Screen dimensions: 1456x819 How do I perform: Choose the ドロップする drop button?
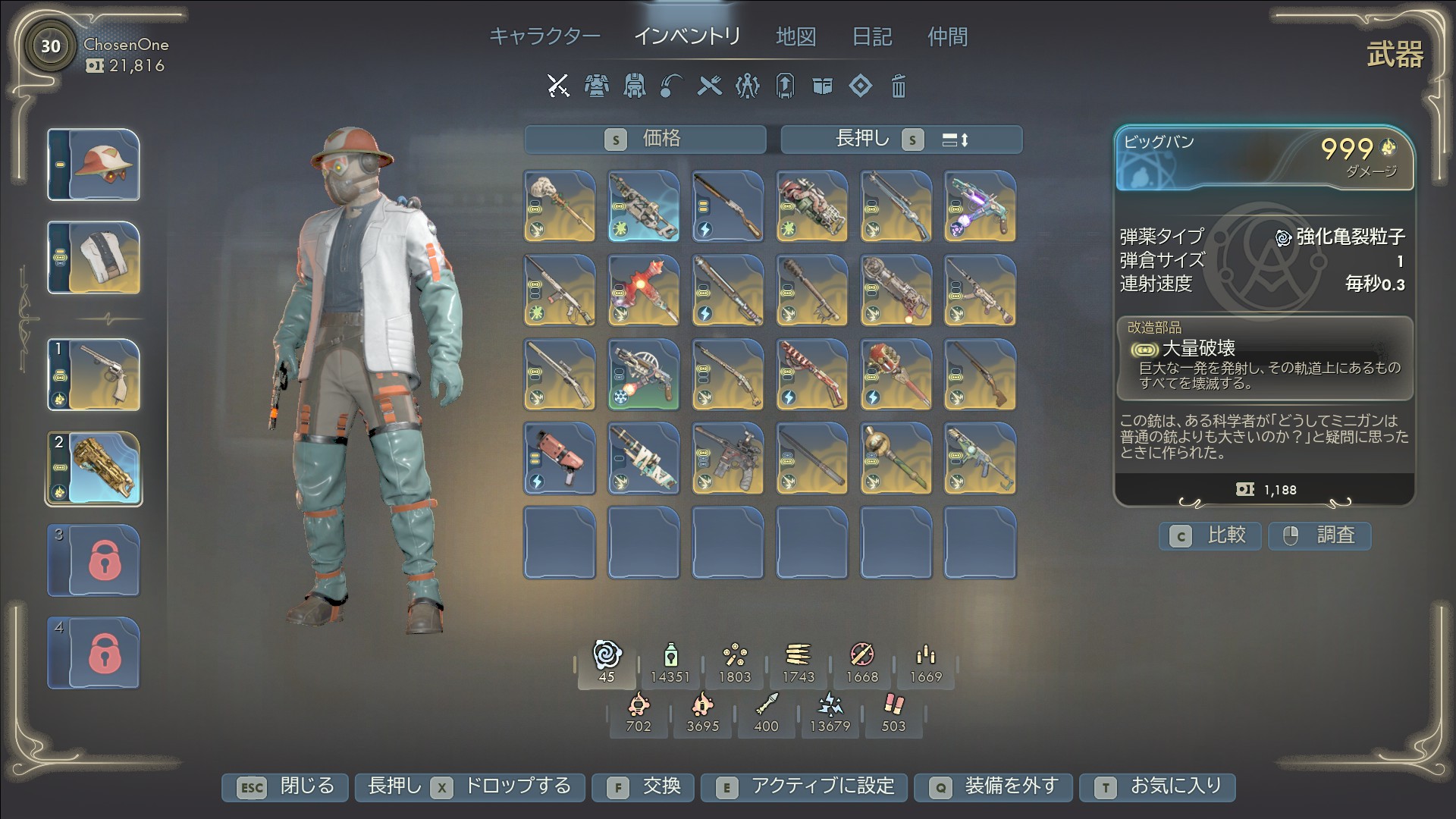click(x=469, y=786)
